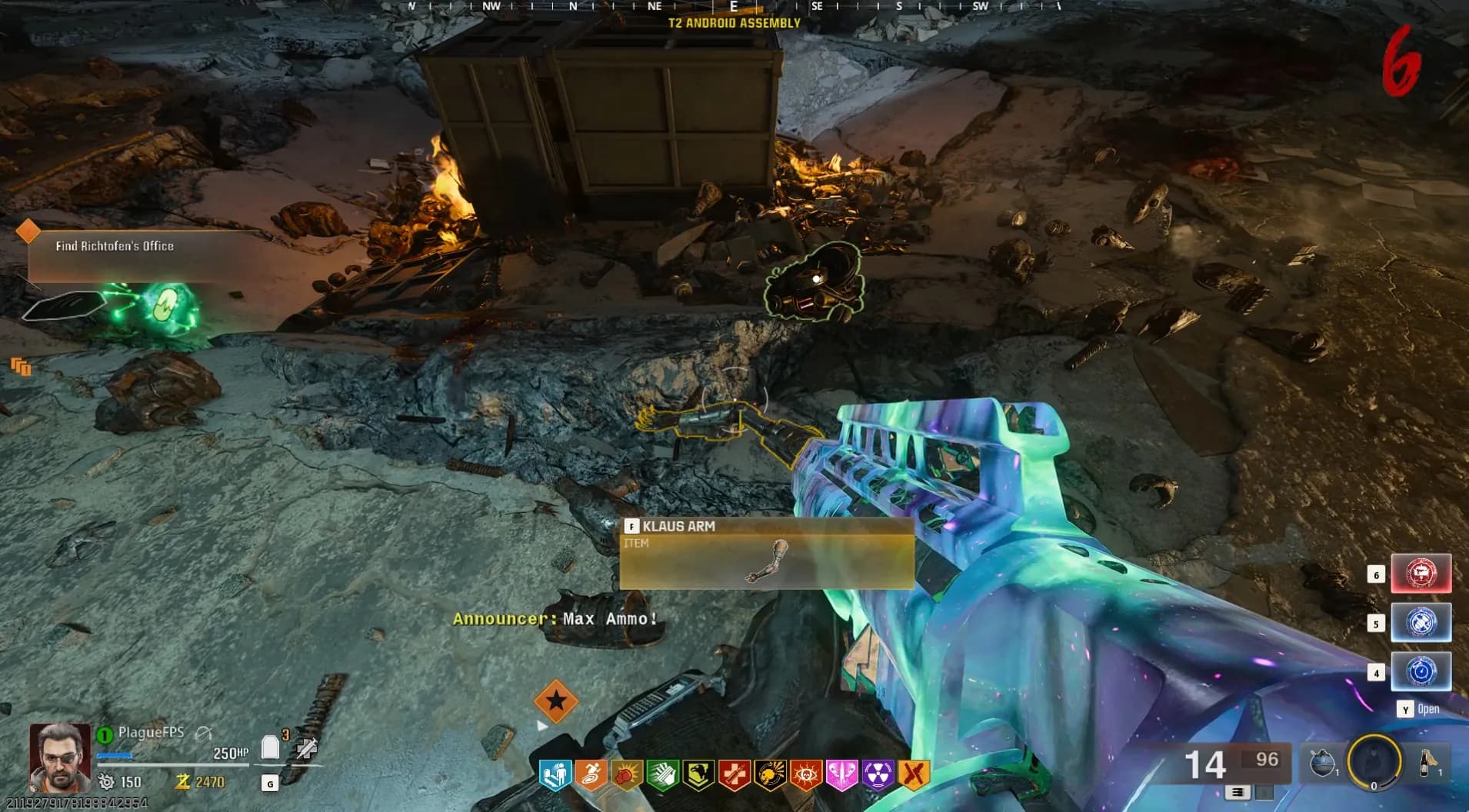
Task: Select the red GobbleGum in slot 6
Action: coord(1421,573)
